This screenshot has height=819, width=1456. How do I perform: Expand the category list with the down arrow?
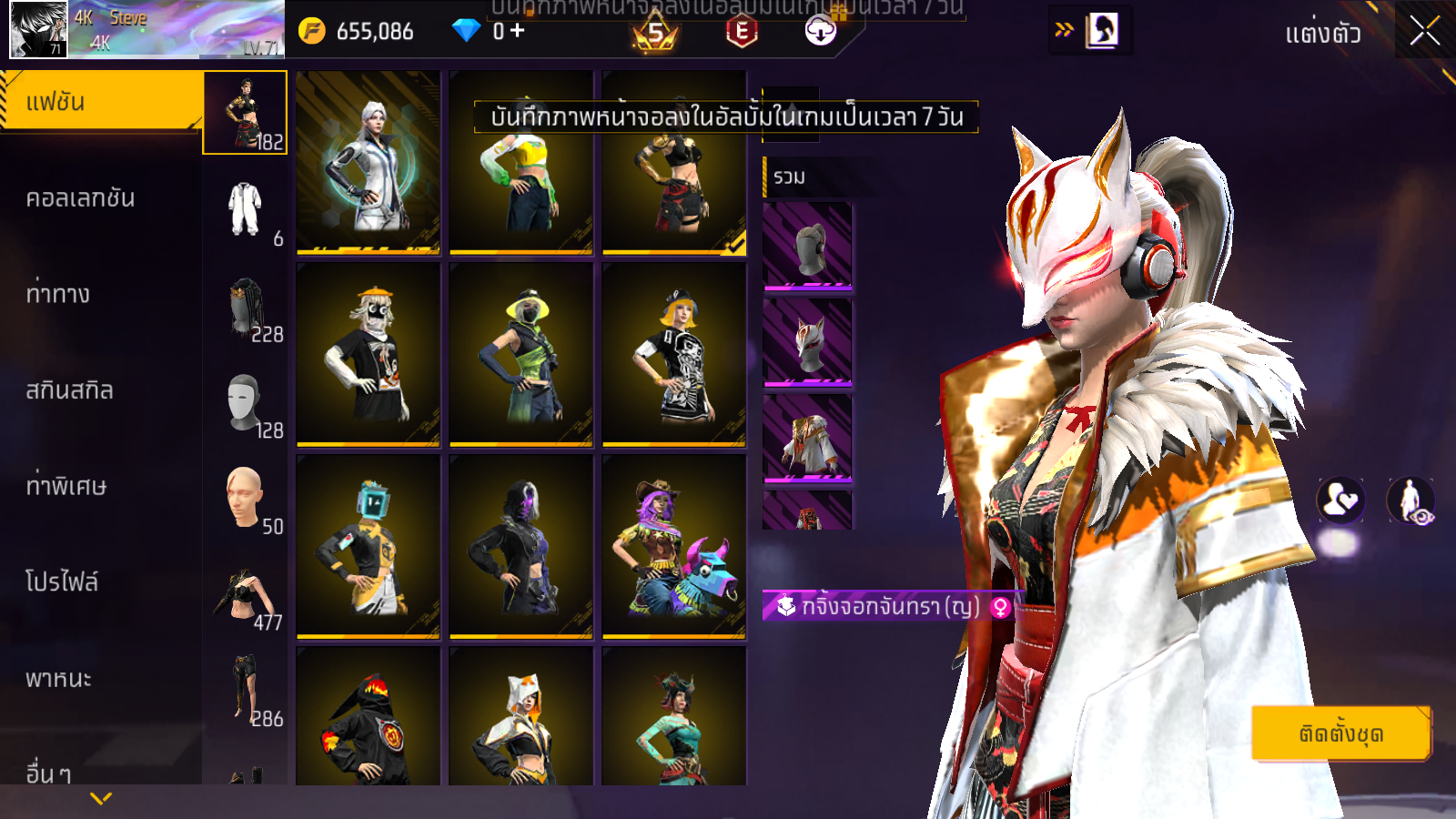tap(101, 798)
